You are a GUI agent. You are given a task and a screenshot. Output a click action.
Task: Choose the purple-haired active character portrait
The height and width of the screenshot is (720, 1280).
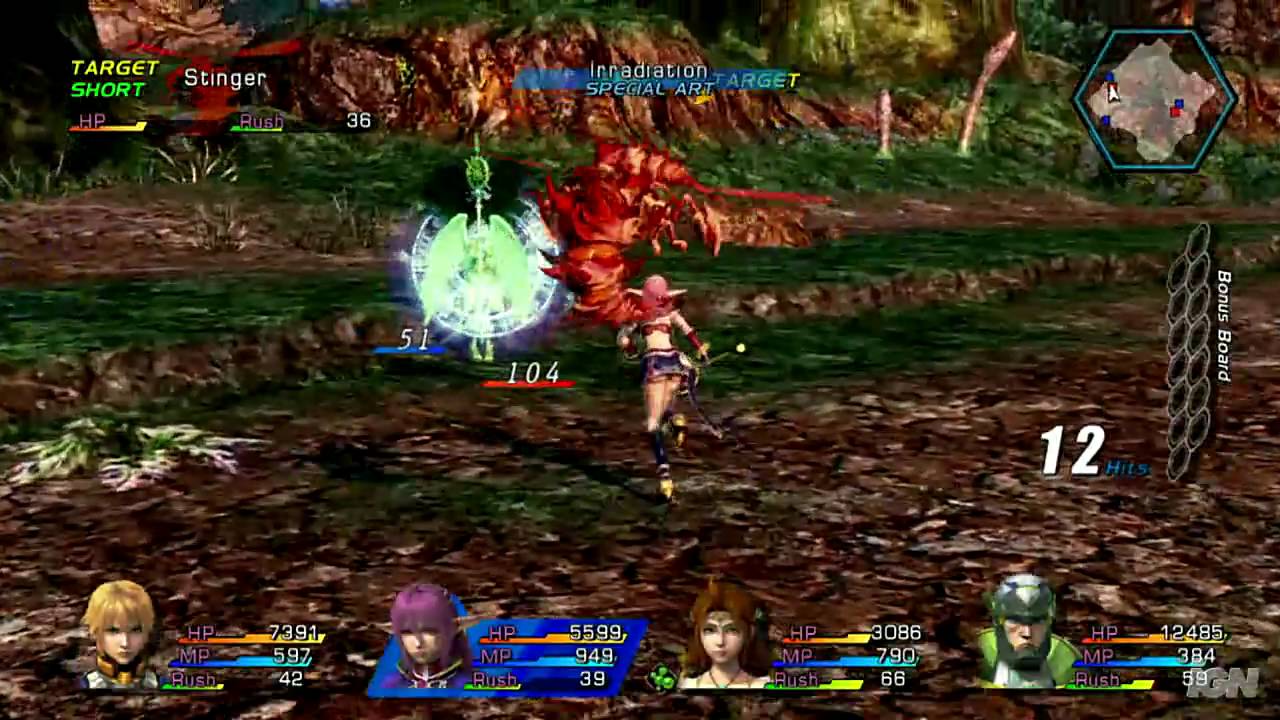428,634
